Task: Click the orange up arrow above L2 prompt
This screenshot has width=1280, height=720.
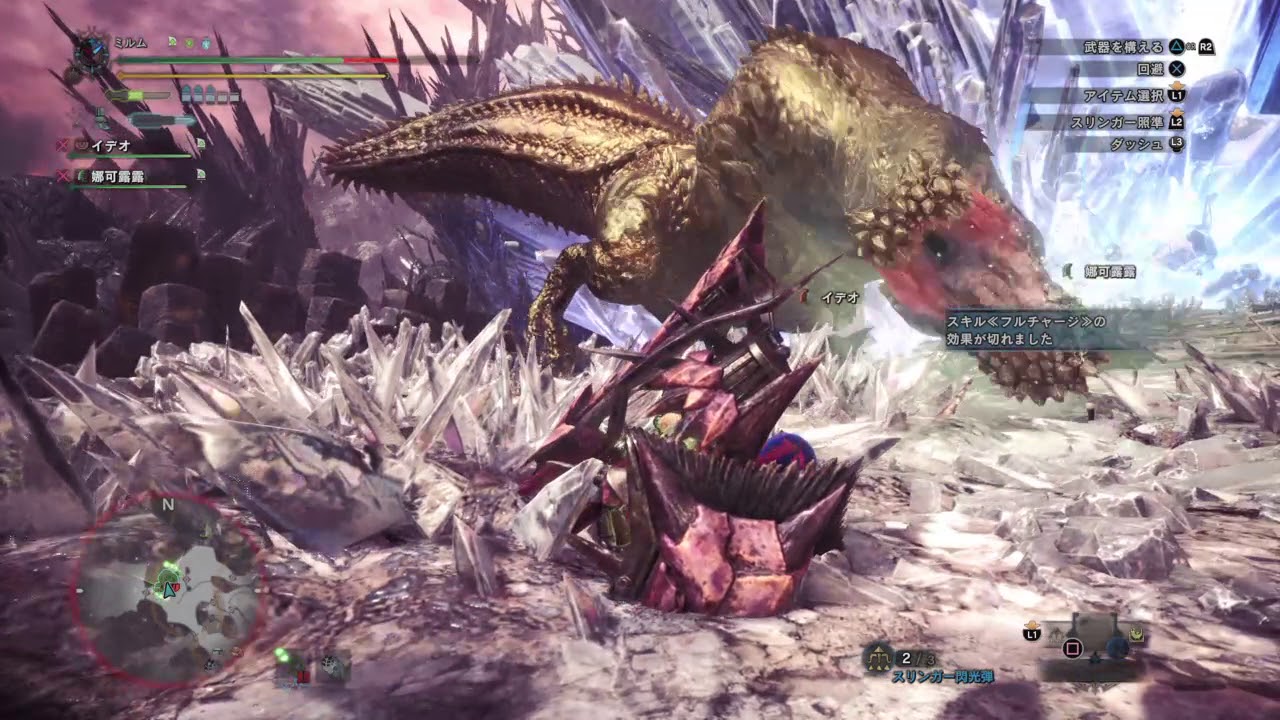Action: tap(1177, 114)
